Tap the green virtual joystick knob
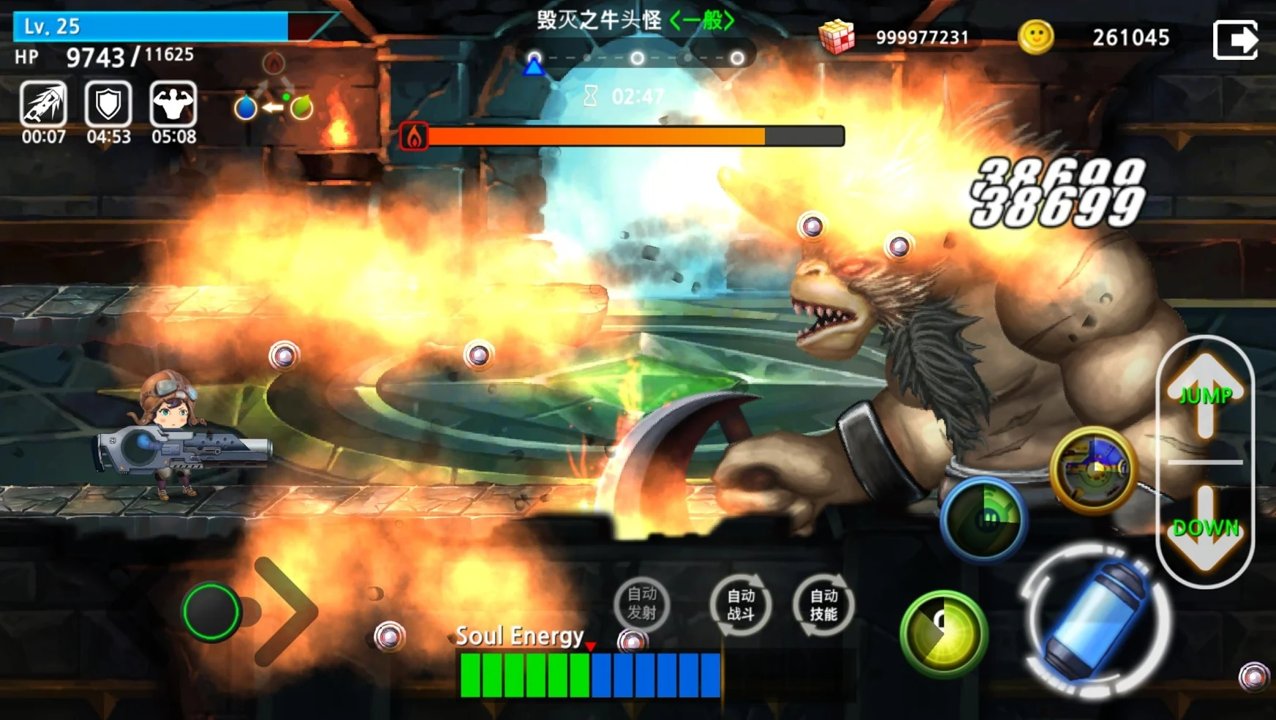Screen dimensions: 1276x720 click(x=212, y=612)
